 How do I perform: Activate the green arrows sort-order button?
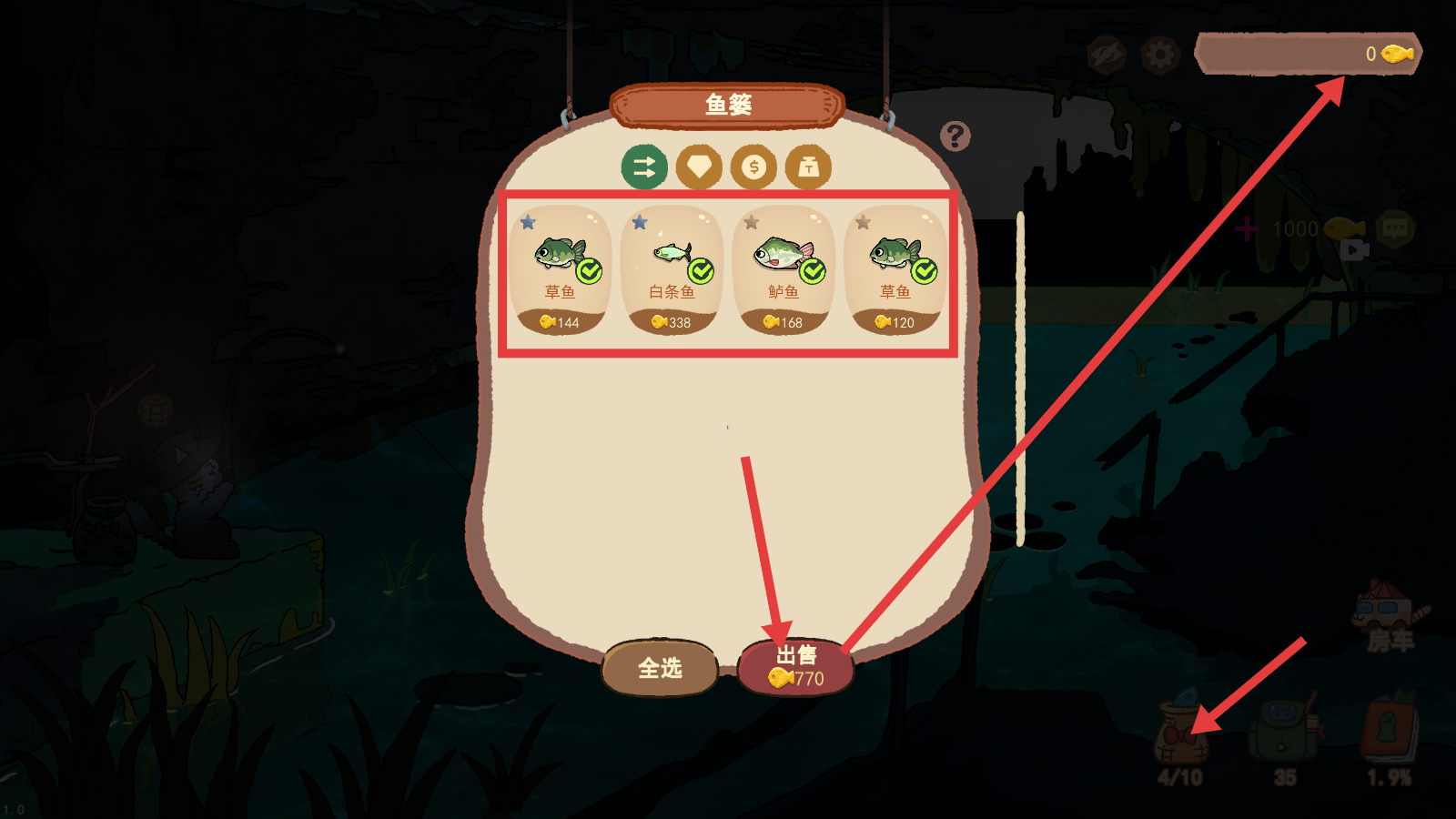tap(644, 167)
